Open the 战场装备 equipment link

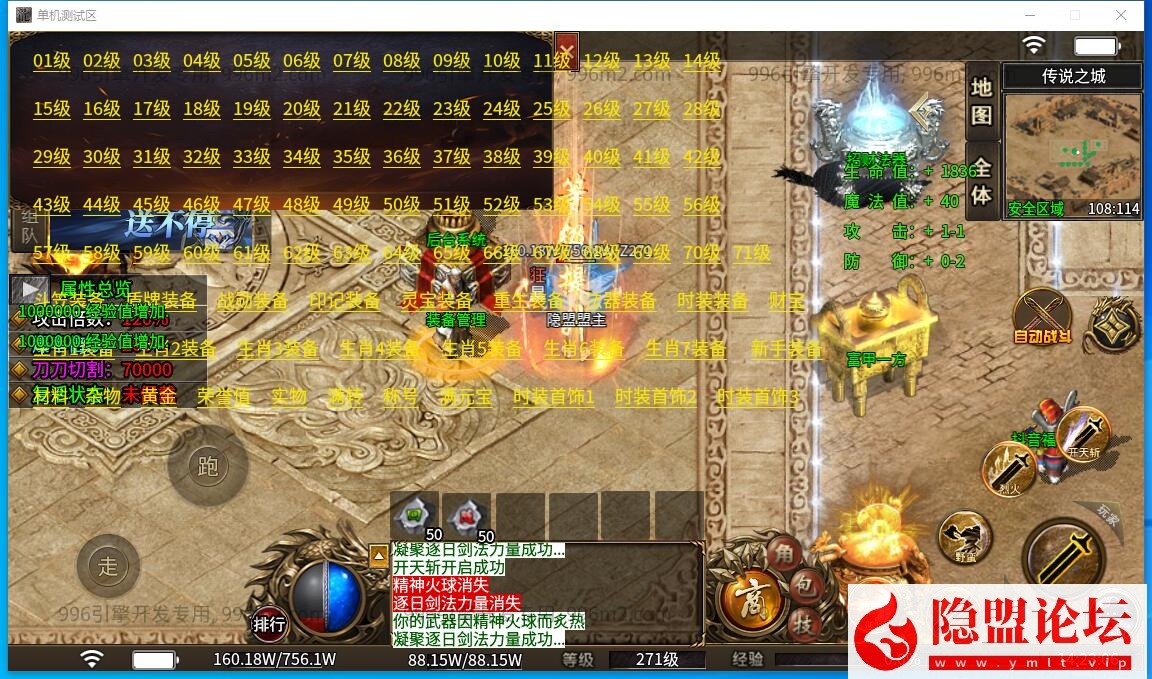[x=252, y=301]
